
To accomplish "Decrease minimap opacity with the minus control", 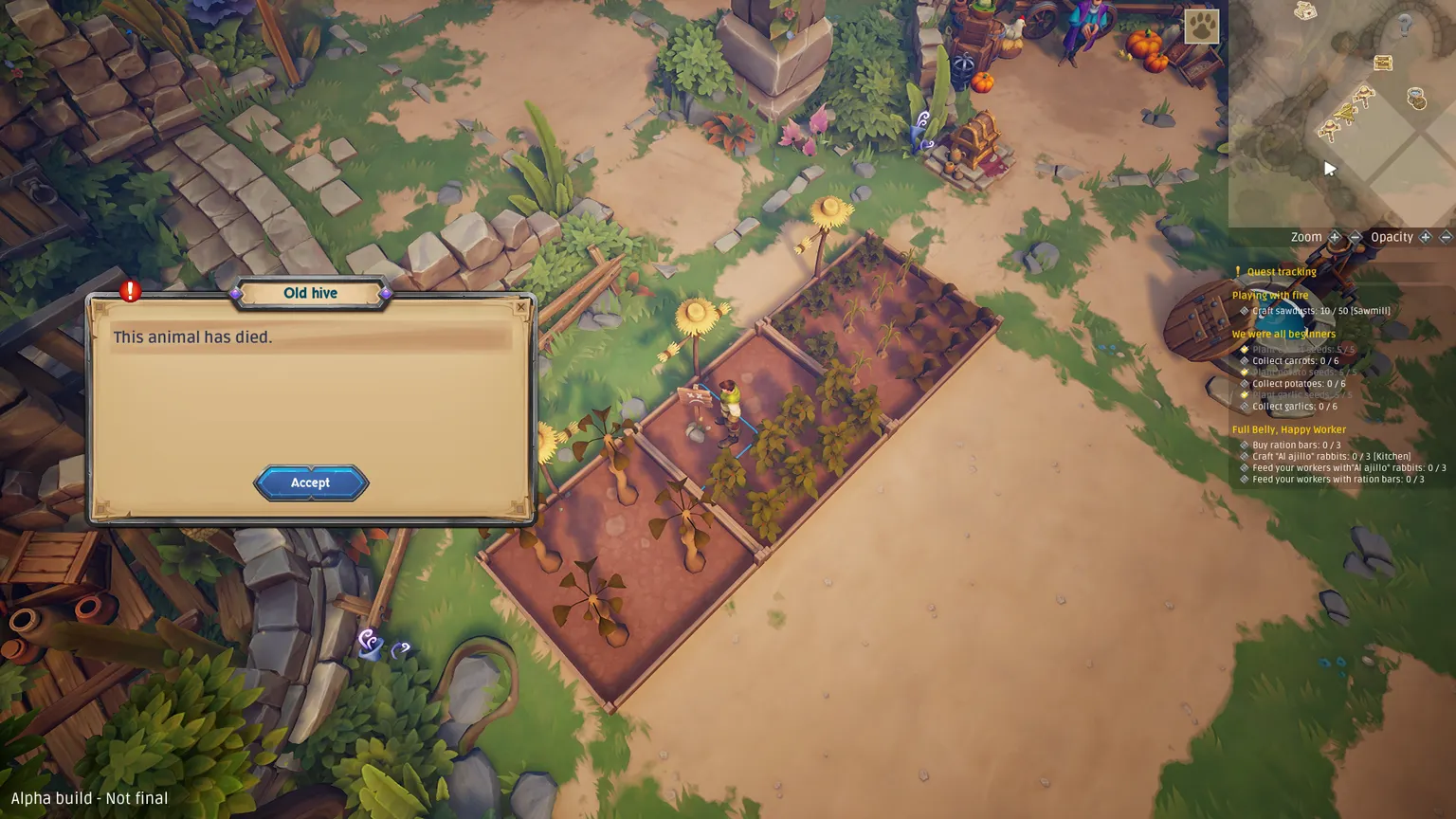I will [x=1445, y=236].
